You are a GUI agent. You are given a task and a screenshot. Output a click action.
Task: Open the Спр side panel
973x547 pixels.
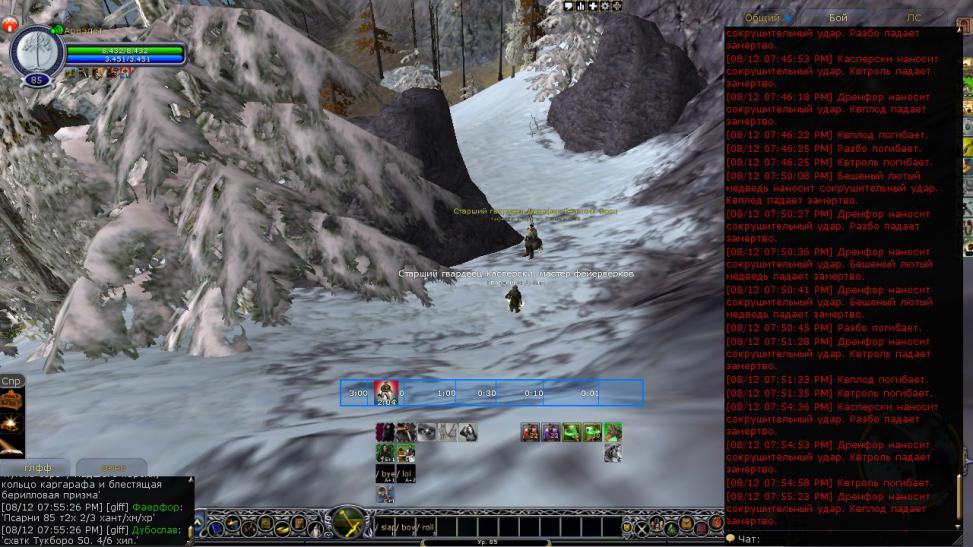click(12, 381)
